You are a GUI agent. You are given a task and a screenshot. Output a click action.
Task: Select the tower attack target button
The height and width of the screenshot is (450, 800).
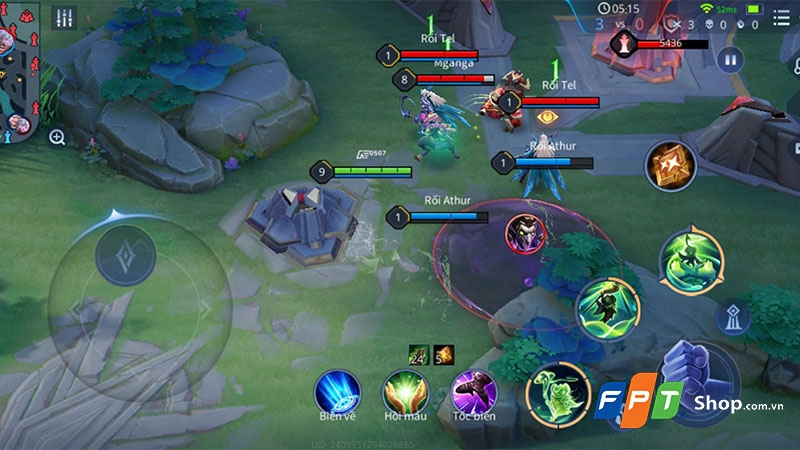734,316
